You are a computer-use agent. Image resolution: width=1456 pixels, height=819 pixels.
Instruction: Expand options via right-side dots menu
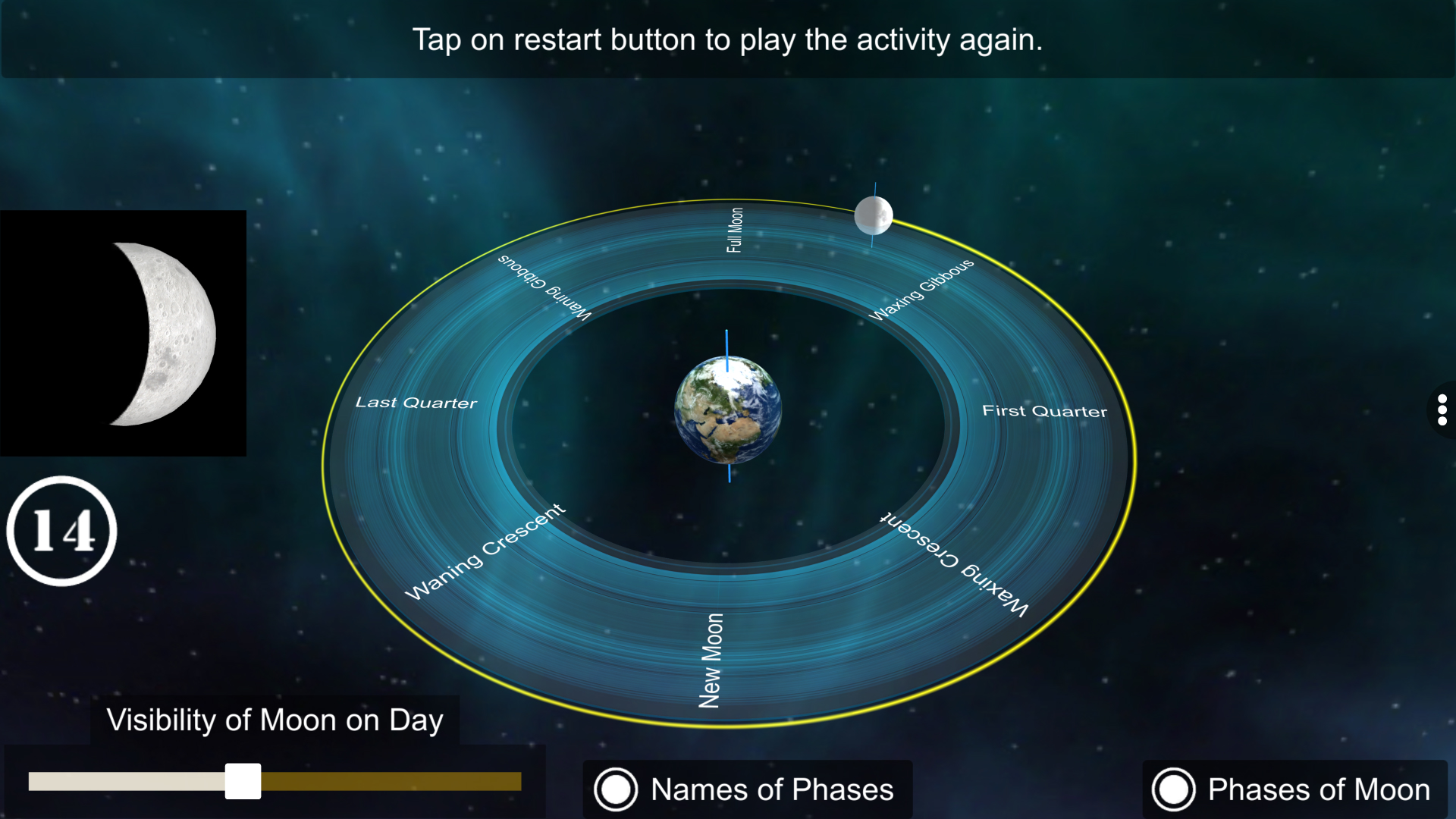pyautogui.click(x=1443, y=410)
